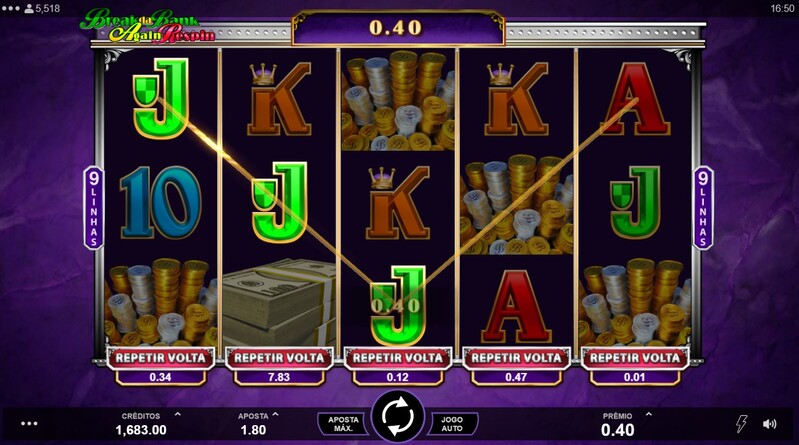The width and height of the screenshot is (799, 445).
Task: Activate Repetir Volta priced at 0.47
Action: [x=517, y=357]
